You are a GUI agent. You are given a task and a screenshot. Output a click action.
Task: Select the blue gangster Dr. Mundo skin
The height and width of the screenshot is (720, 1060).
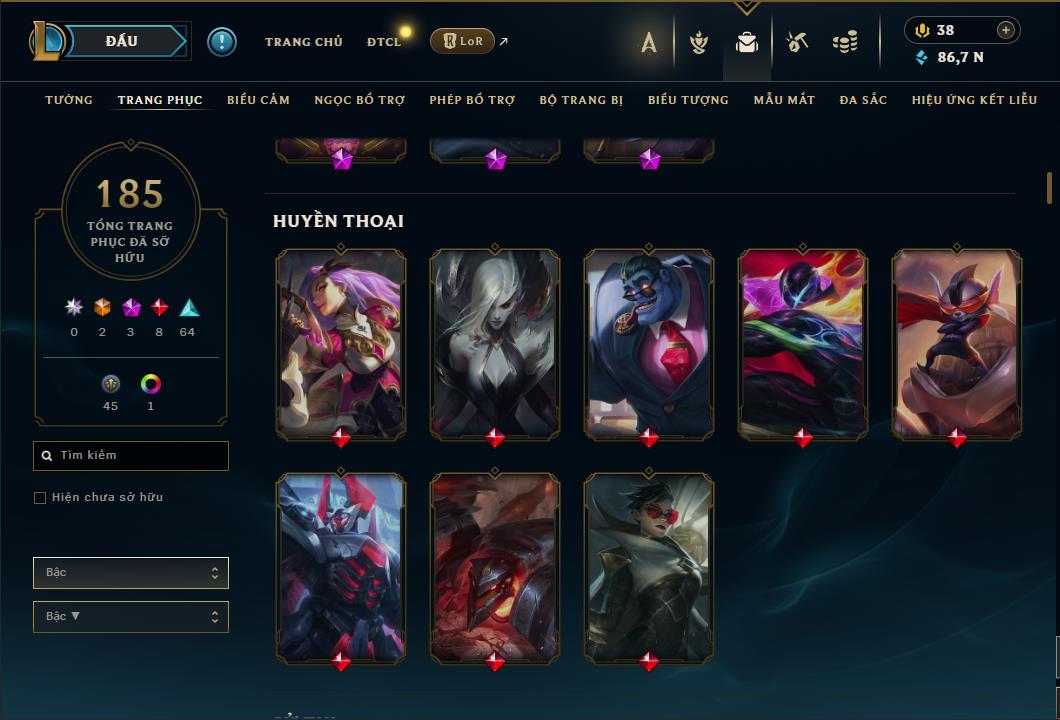click(649, 342)
